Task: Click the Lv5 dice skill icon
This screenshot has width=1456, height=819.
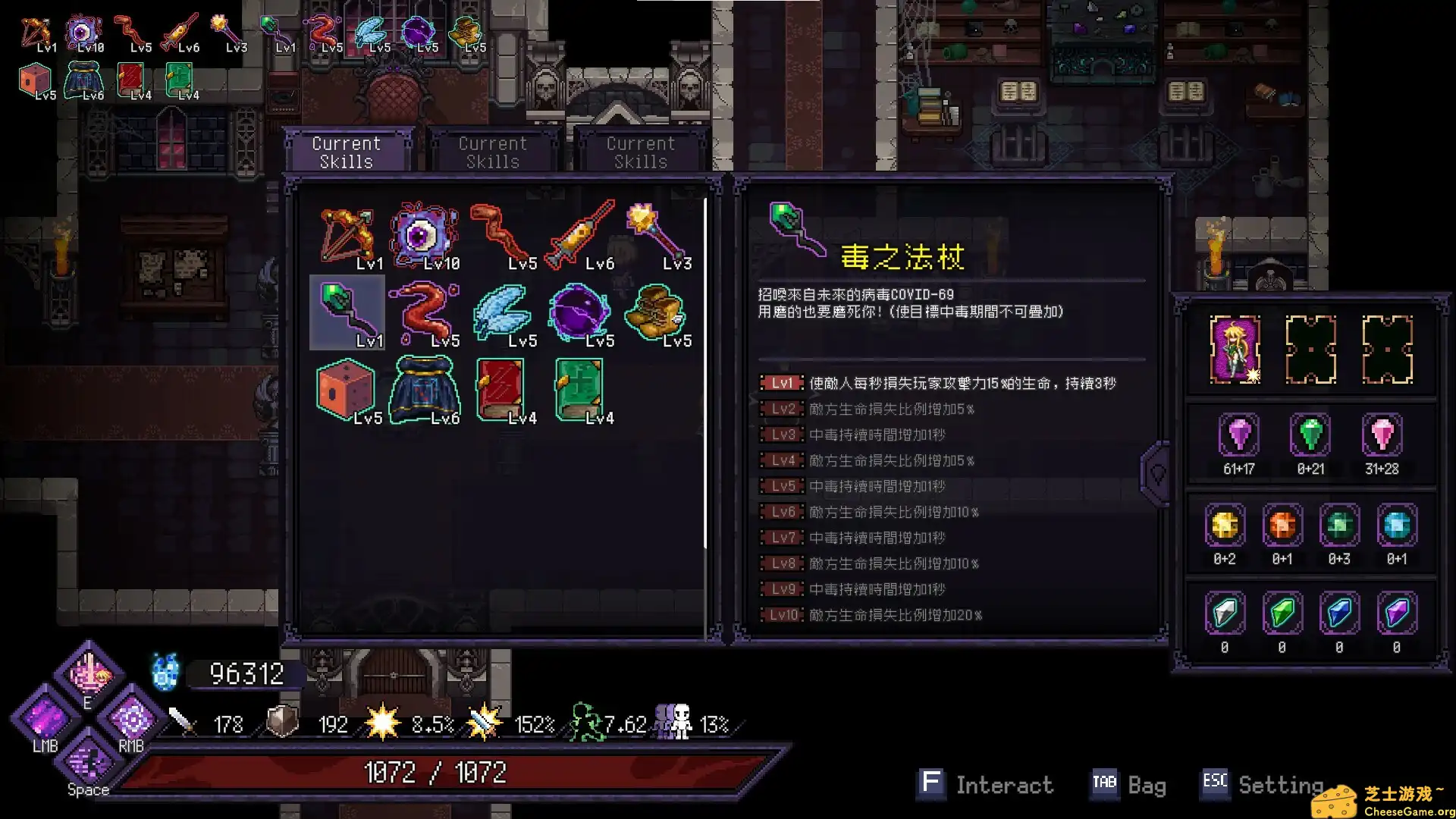Action: point(347,388)
